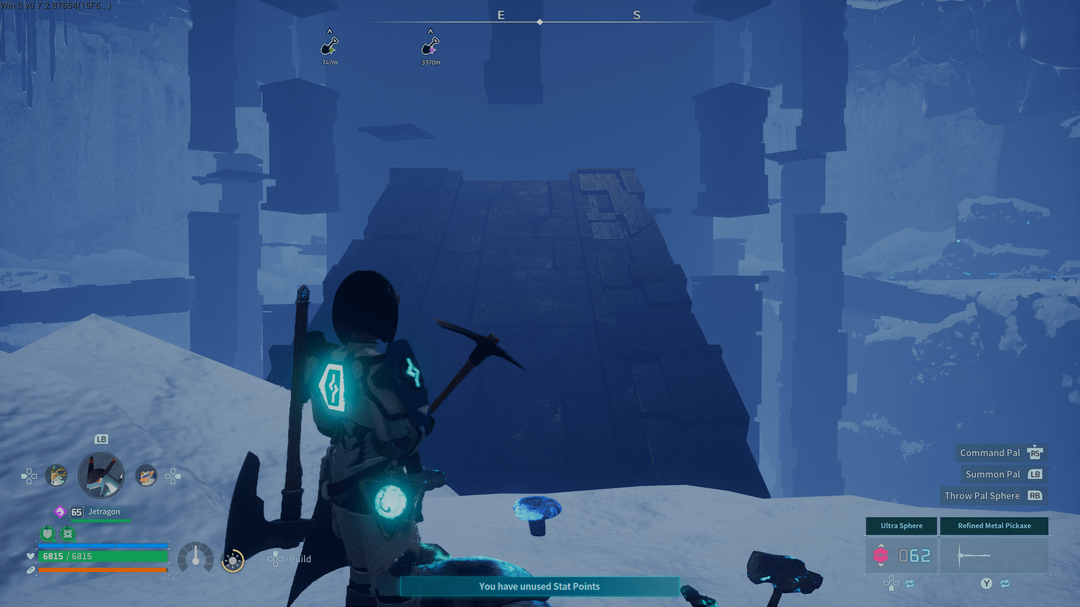The image size is (1080, 607).
Task: Click the Throw Pal Sphere label
Action: click(x=982, y=496)
